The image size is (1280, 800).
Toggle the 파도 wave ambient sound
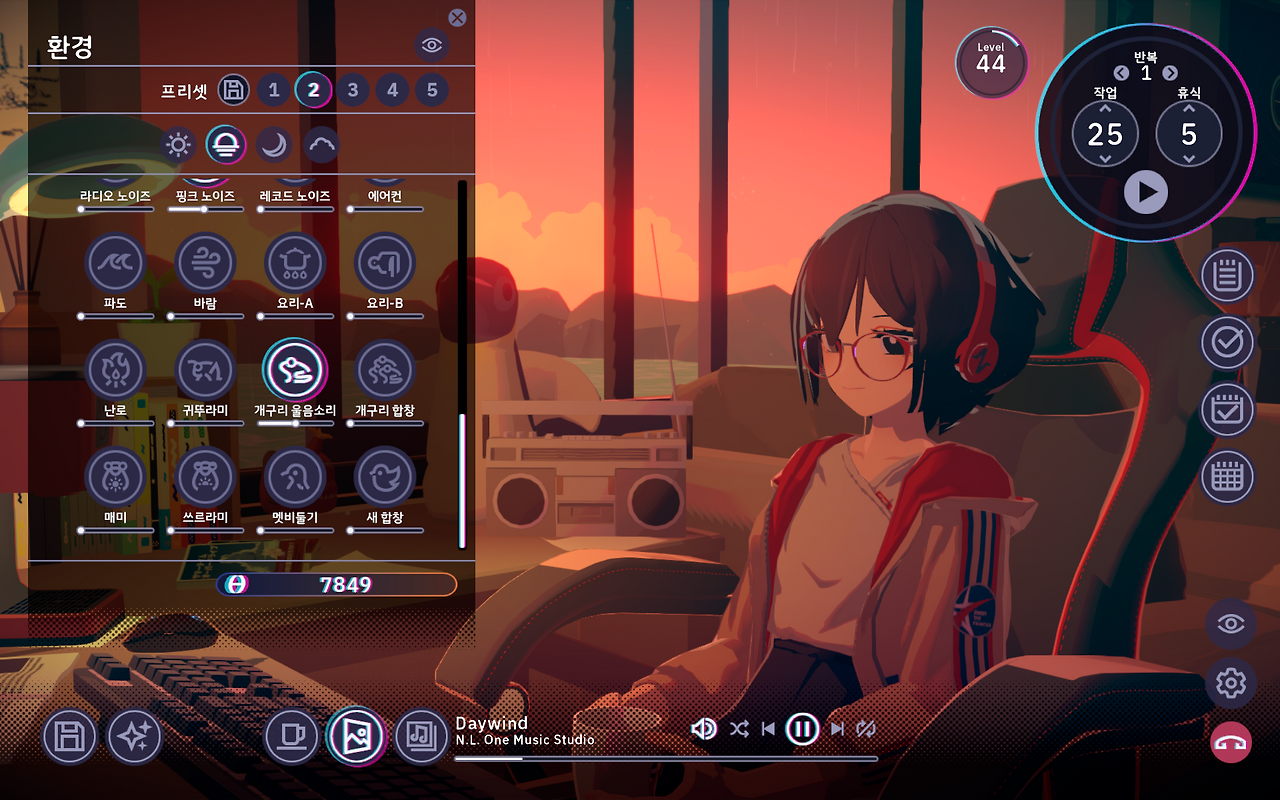coord(116,263)
